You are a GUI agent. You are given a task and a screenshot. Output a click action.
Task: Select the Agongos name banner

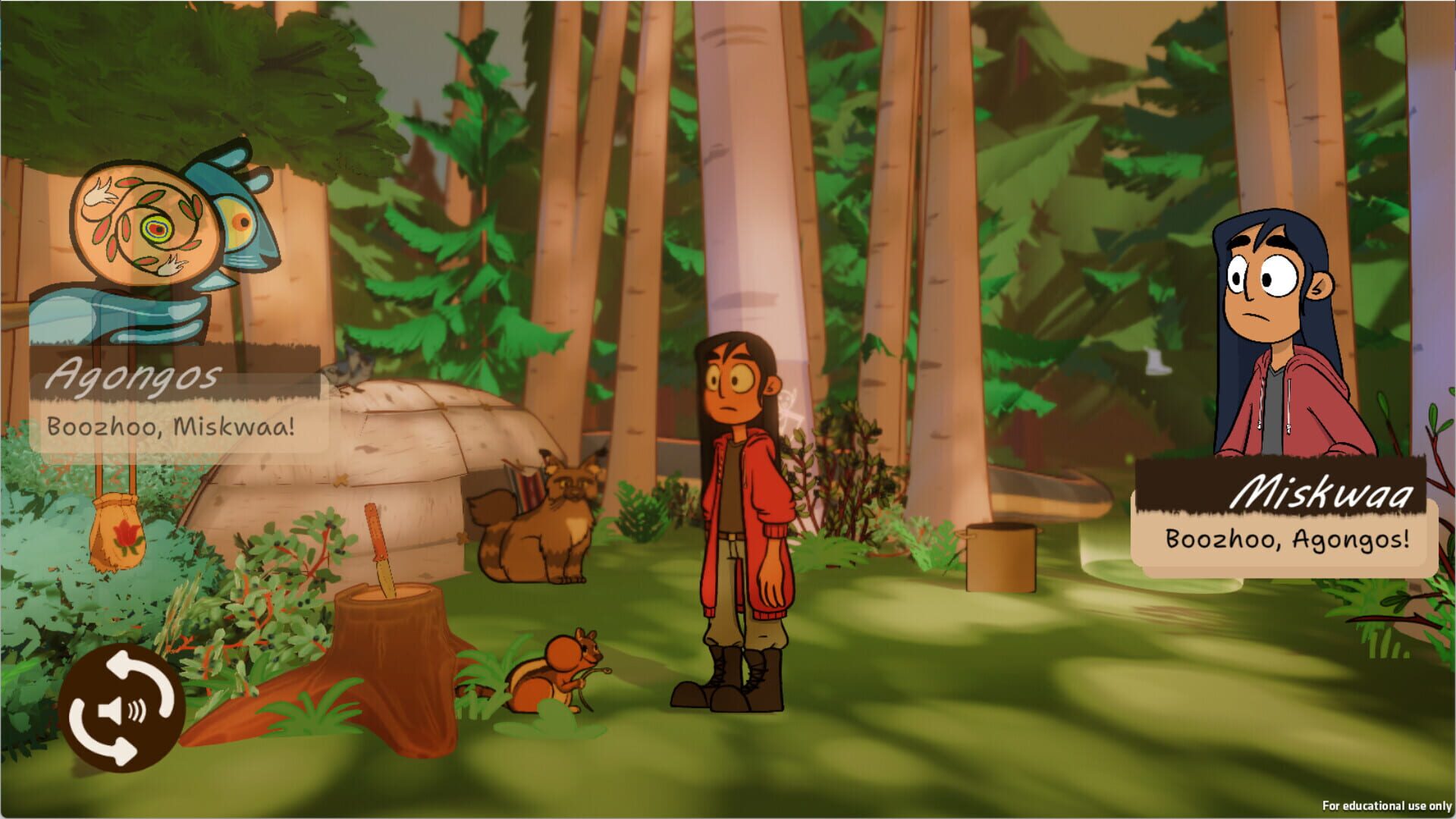(136, 374)
